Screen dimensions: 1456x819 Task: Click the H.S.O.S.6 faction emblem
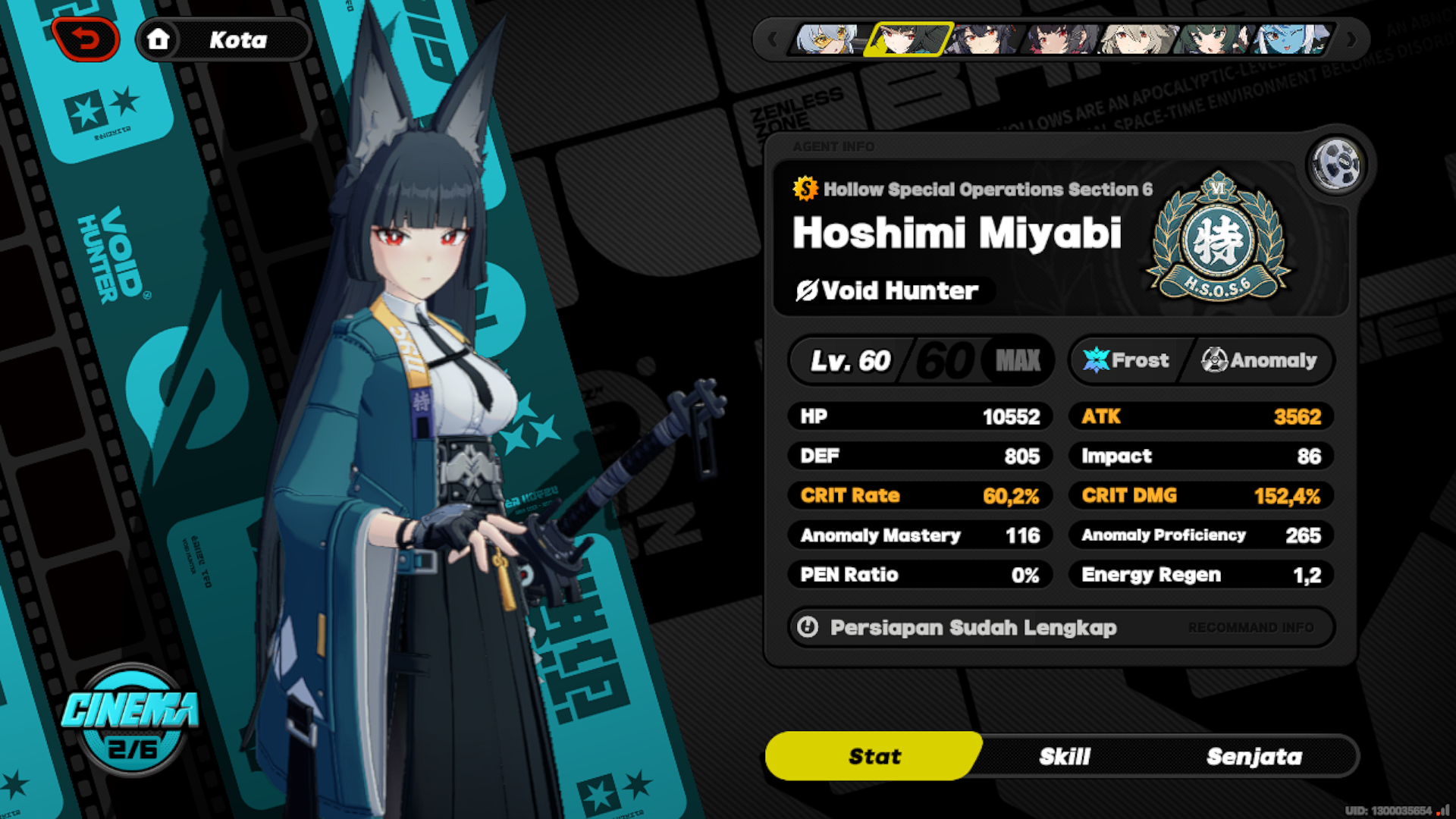(x=1219, y=239)
